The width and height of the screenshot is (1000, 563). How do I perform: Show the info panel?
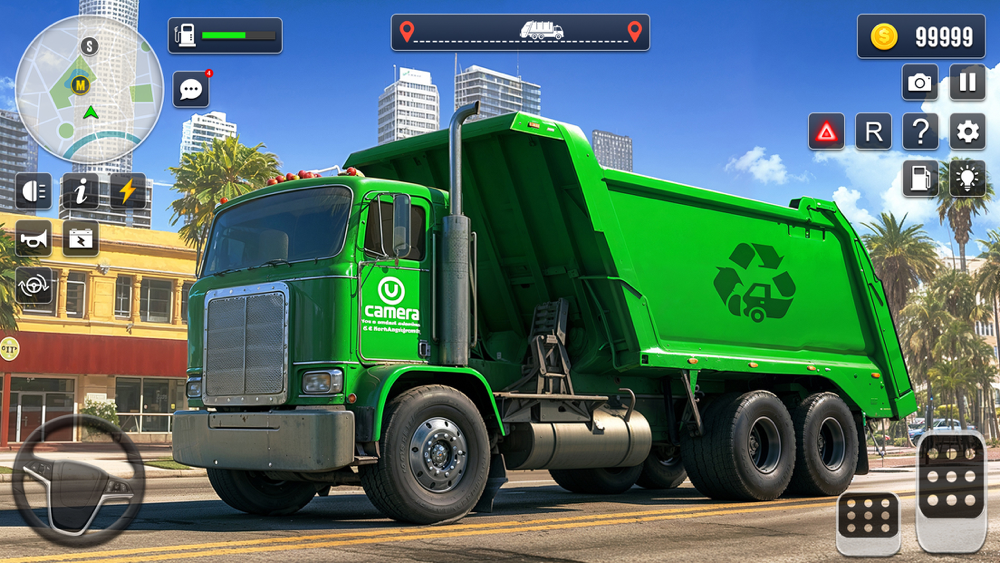[81, 190]
